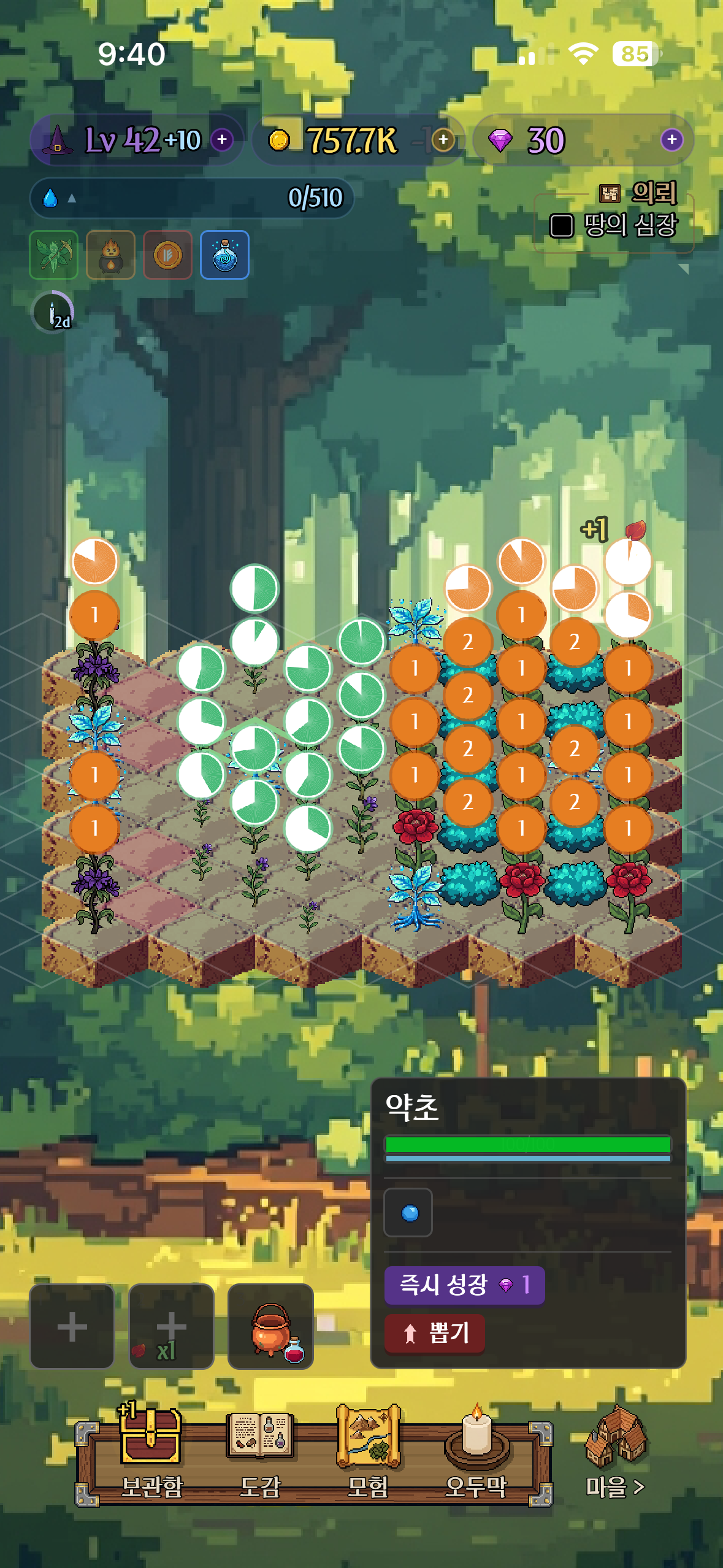Tap the plus next to level 42
The image size is (723, 1568).
222,140
